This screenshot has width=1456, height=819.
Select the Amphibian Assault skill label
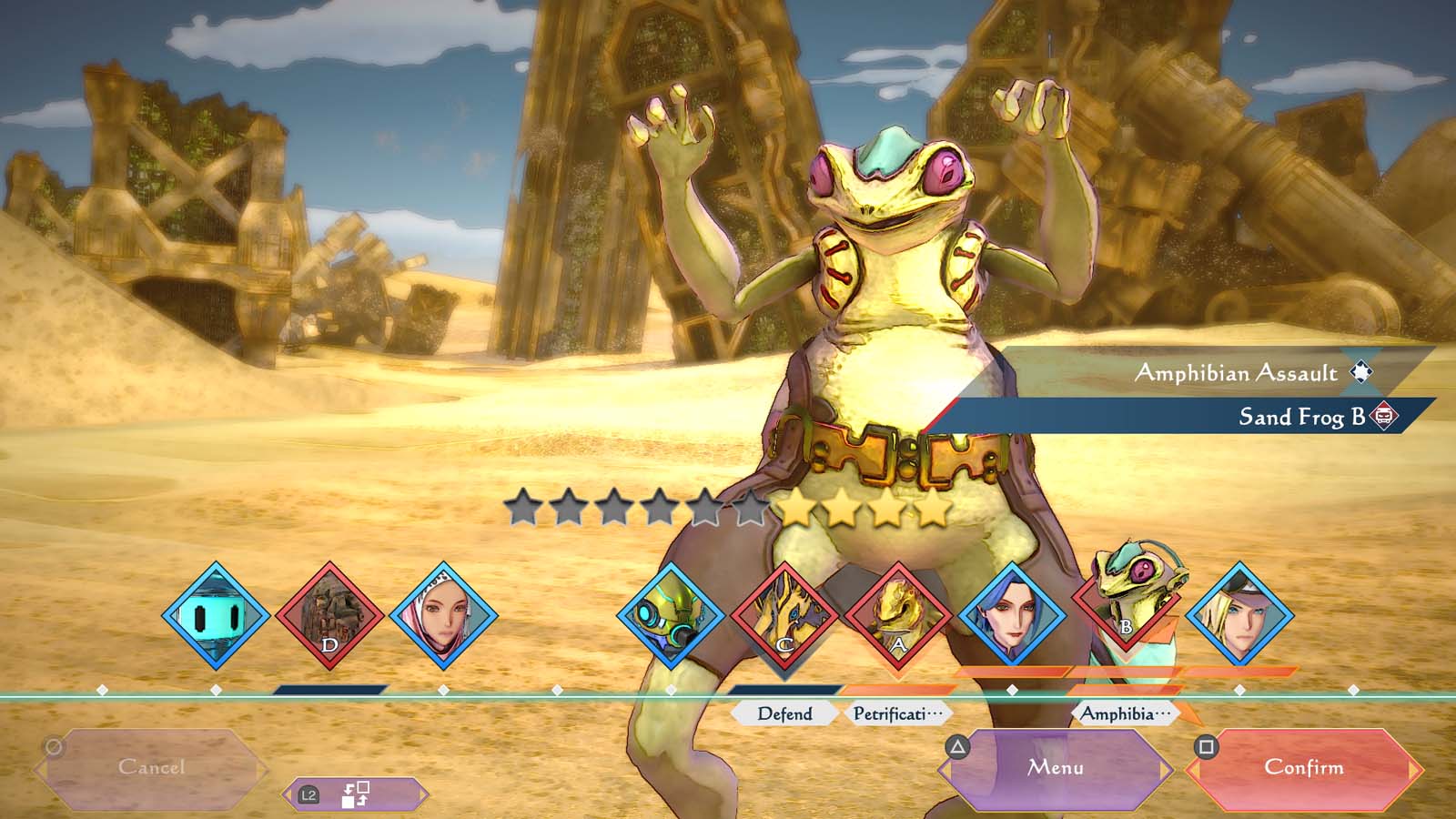(x=1236, y=373)
